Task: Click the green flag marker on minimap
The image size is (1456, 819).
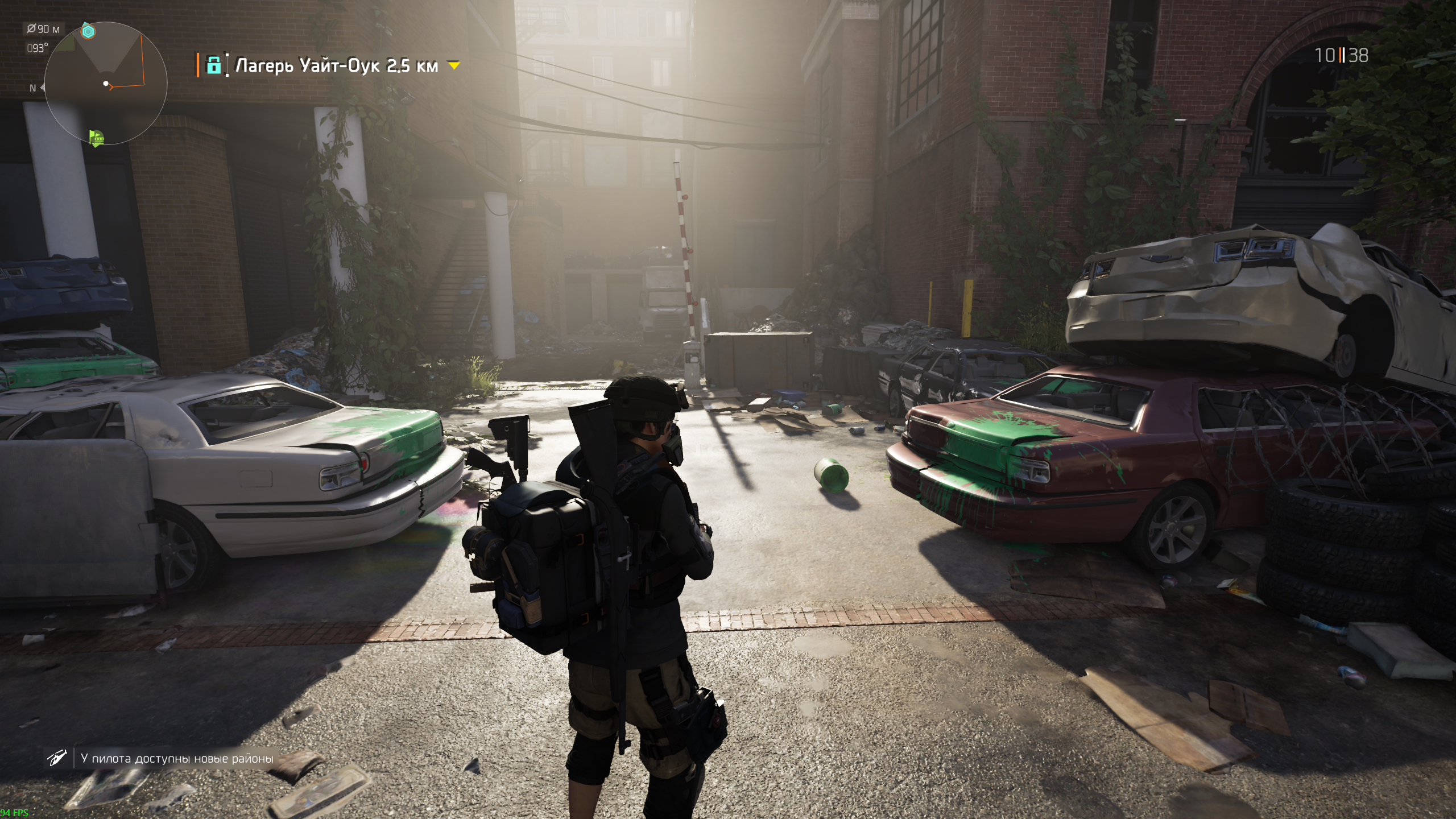Action: click(x=97, y=138)
